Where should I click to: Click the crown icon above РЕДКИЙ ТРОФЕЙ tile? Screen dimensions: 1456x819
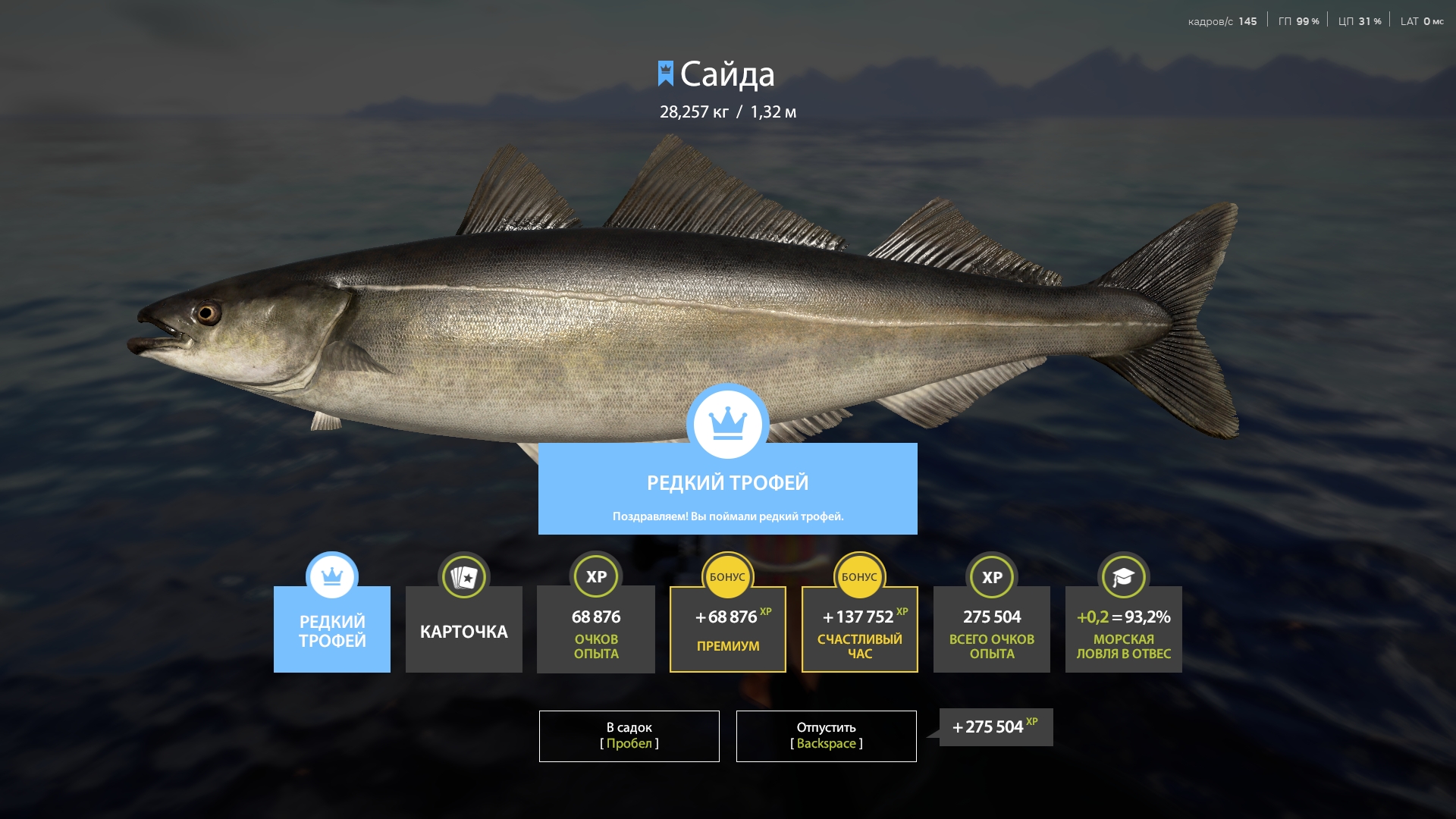click(331, 576)
